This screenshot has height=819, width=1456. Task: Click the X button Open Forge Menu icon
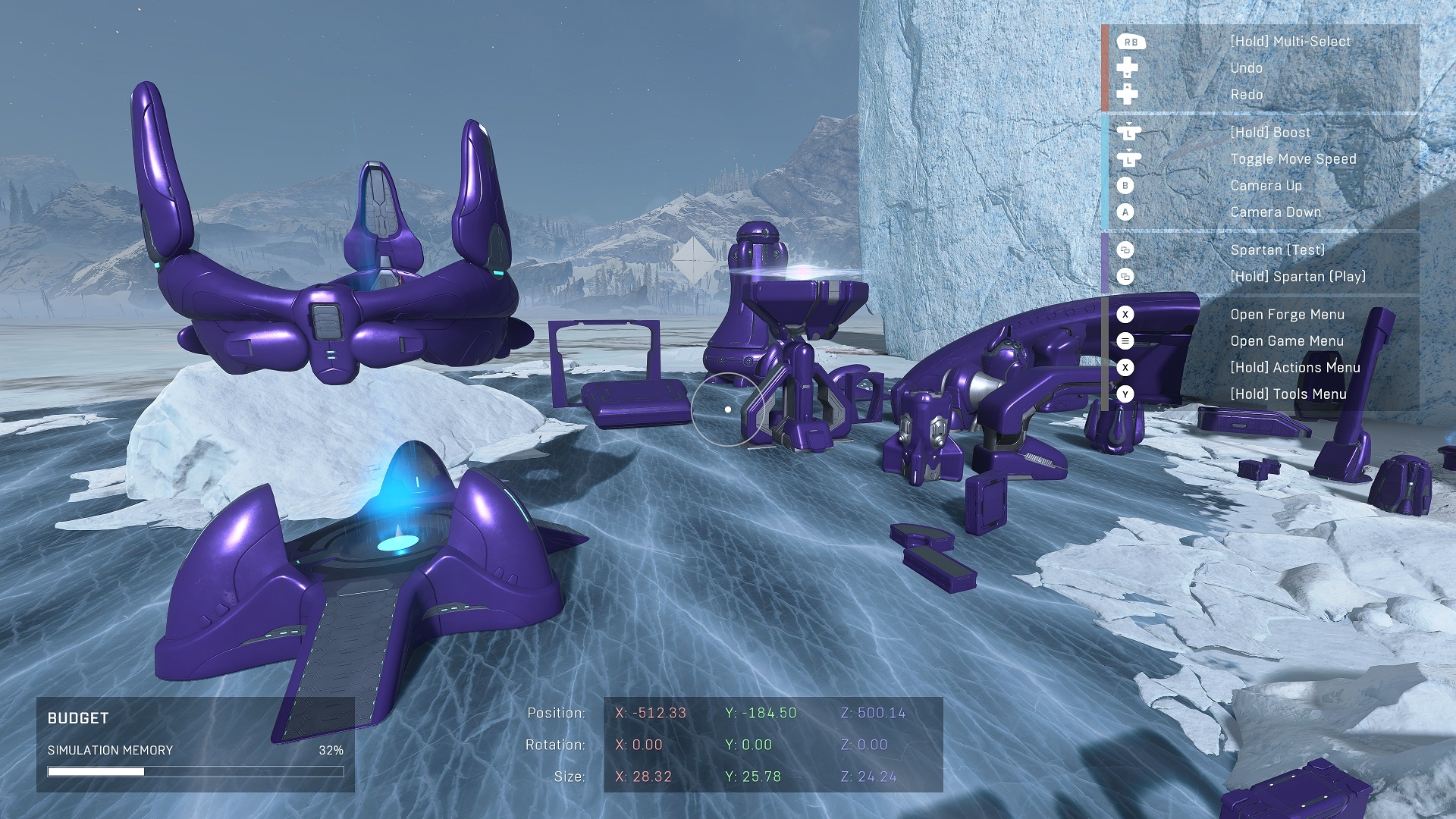coord(1125,315)
